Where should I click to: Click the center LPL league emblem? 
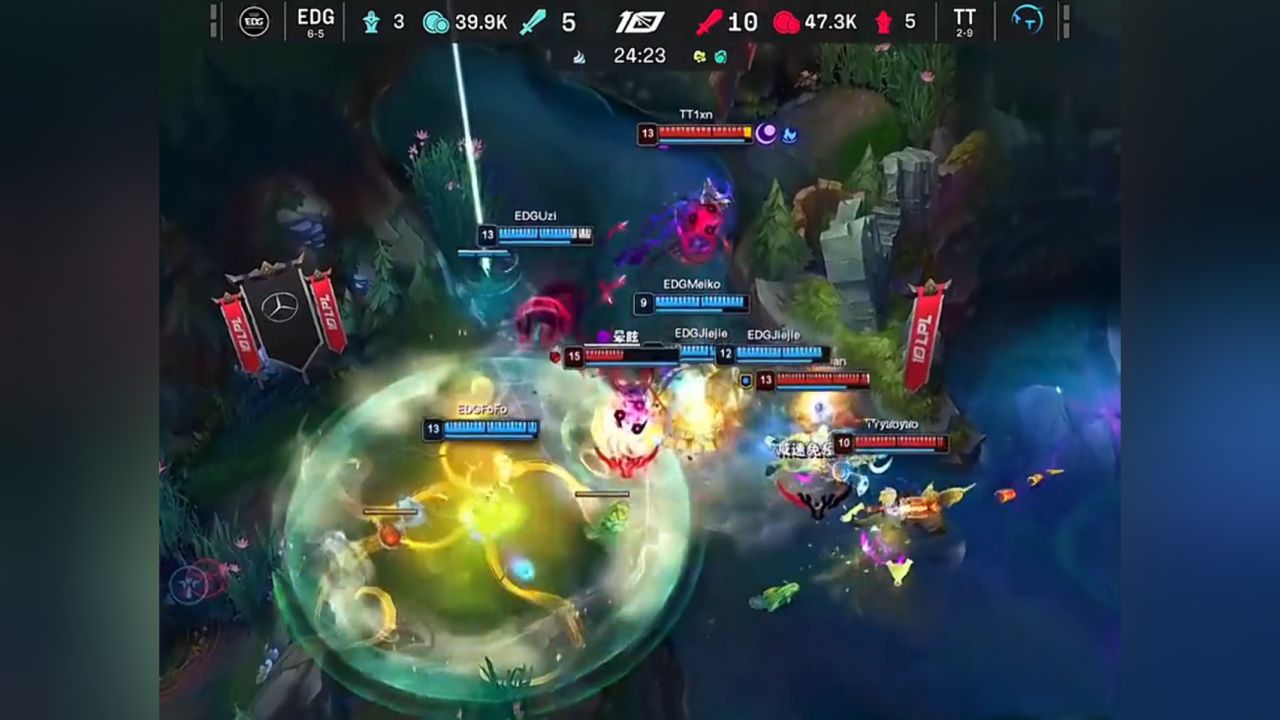tap(640, 21)
